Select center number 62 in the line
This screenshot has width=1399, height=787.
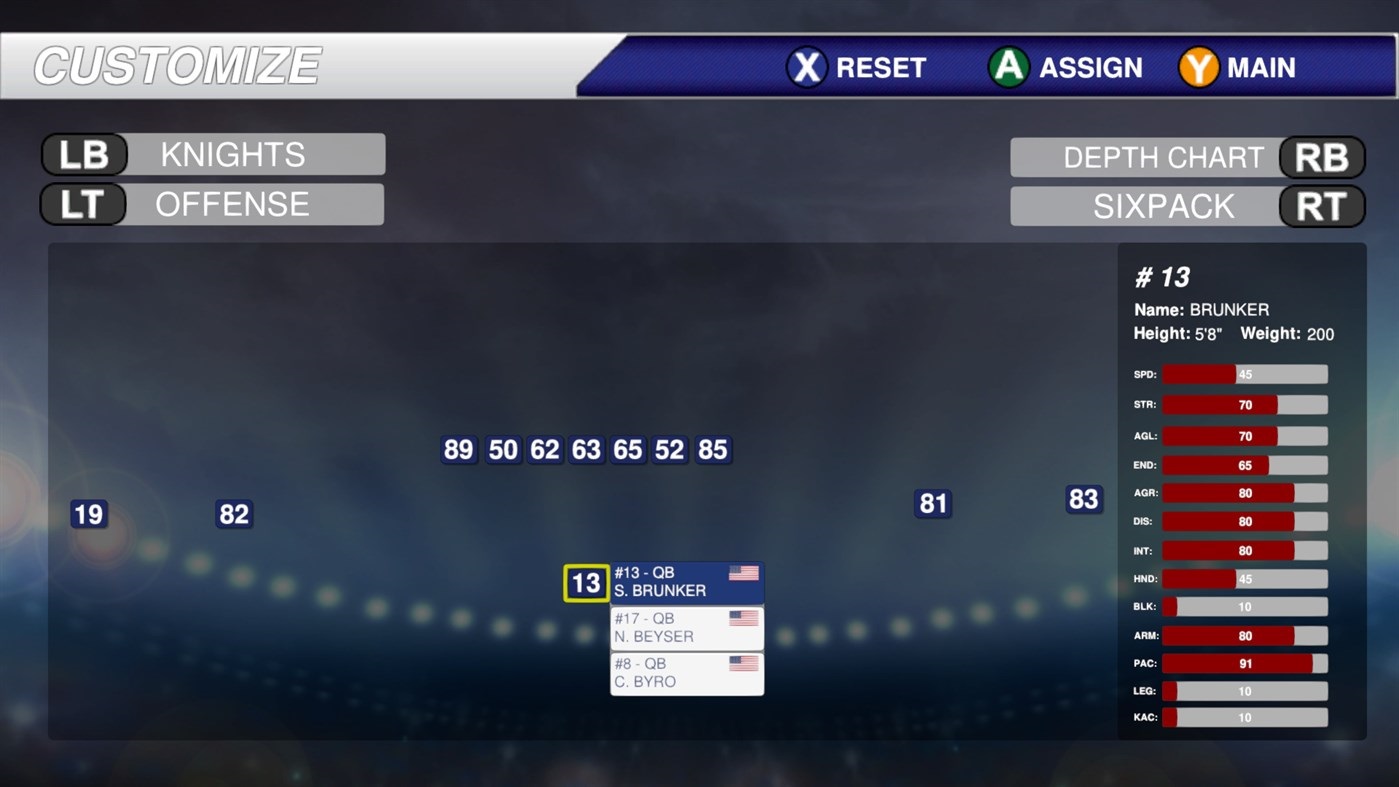[x=544, y=450]
